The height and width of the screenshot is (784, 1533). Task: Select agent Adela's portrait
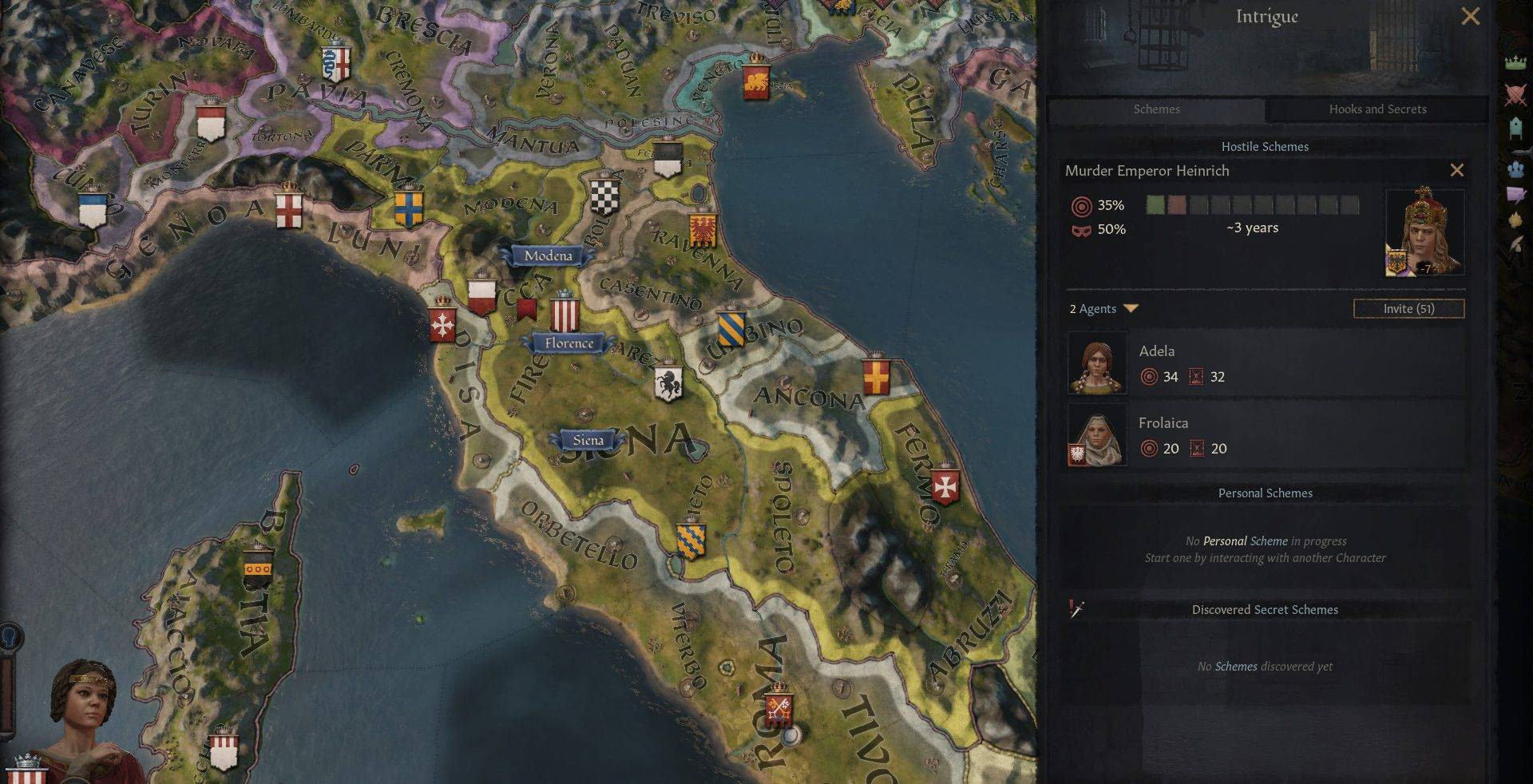point(1097,364)
